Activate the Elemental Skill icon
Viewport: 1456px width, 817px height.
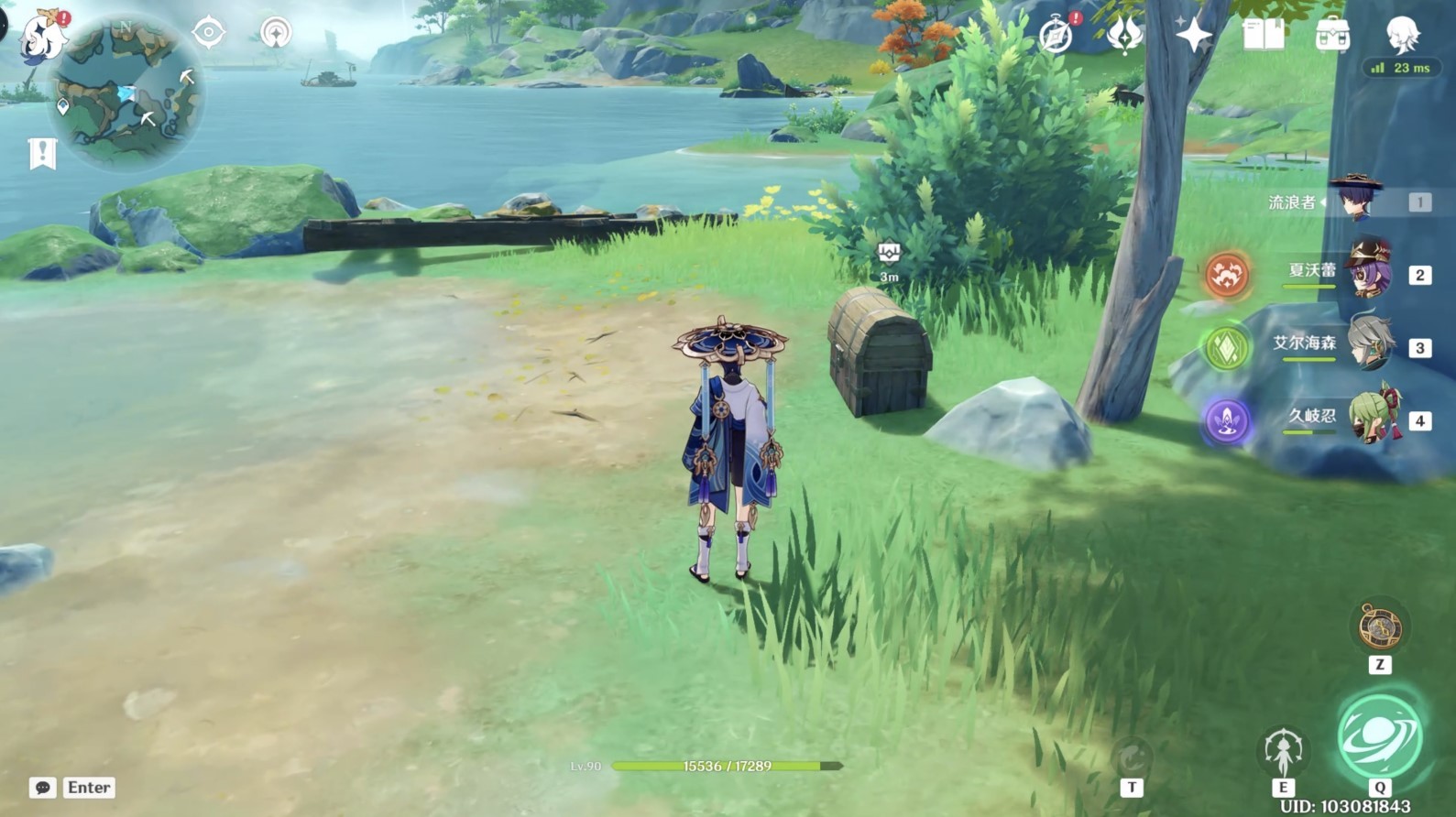[x=1283, y=752]
